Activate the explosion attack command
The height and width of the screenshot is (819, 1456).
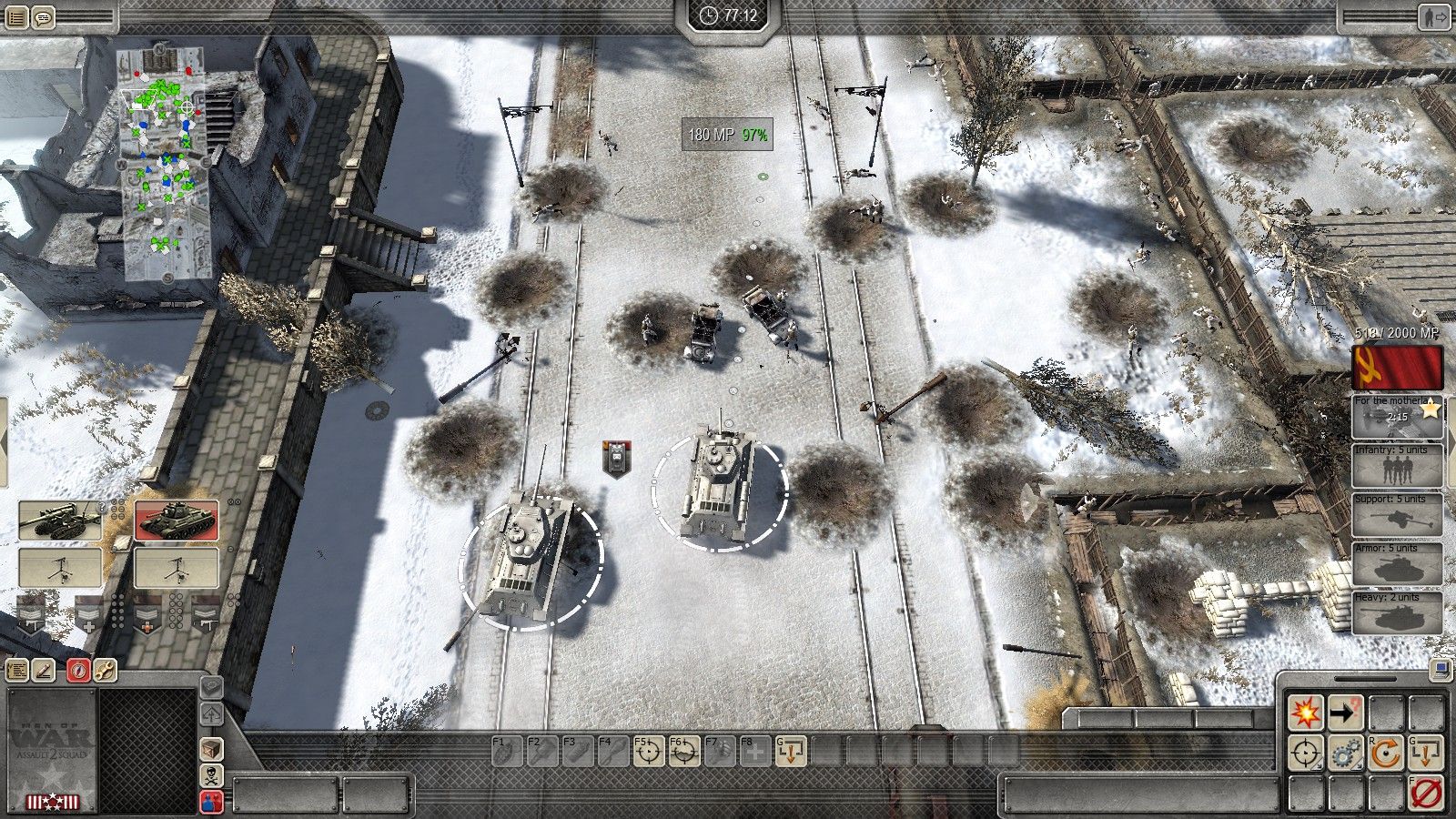pos(1305,713)
